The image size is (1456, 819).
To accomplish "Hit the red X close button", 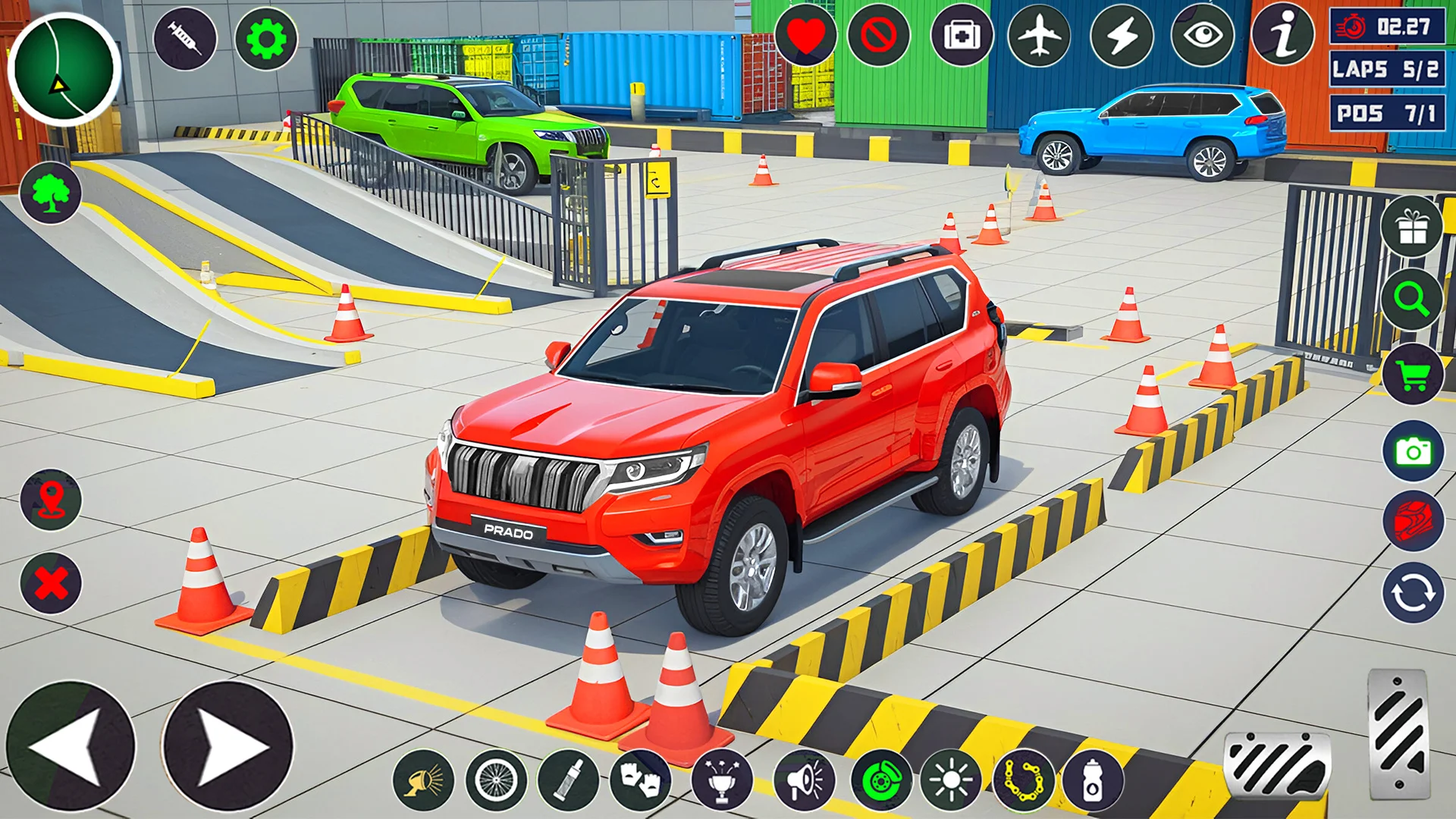I will pos(51,583).
